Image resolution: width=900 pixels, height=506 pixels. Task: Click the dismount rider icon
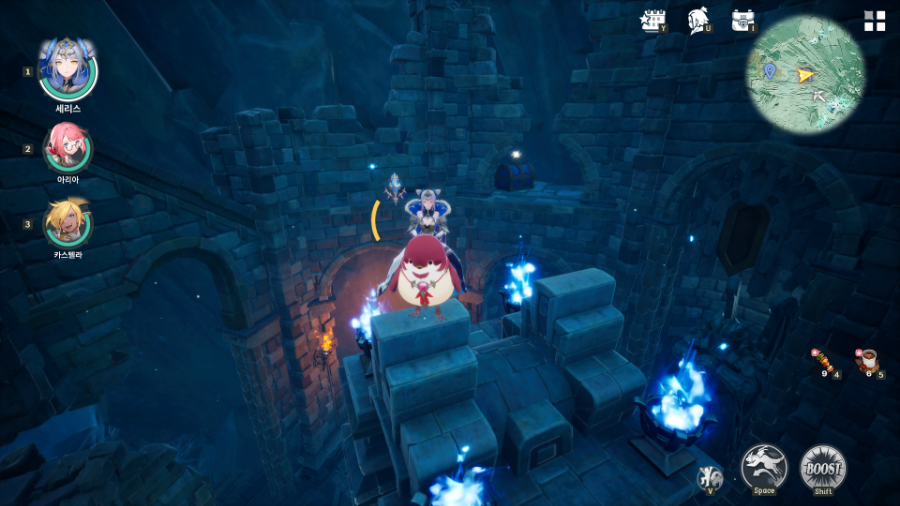709,478
